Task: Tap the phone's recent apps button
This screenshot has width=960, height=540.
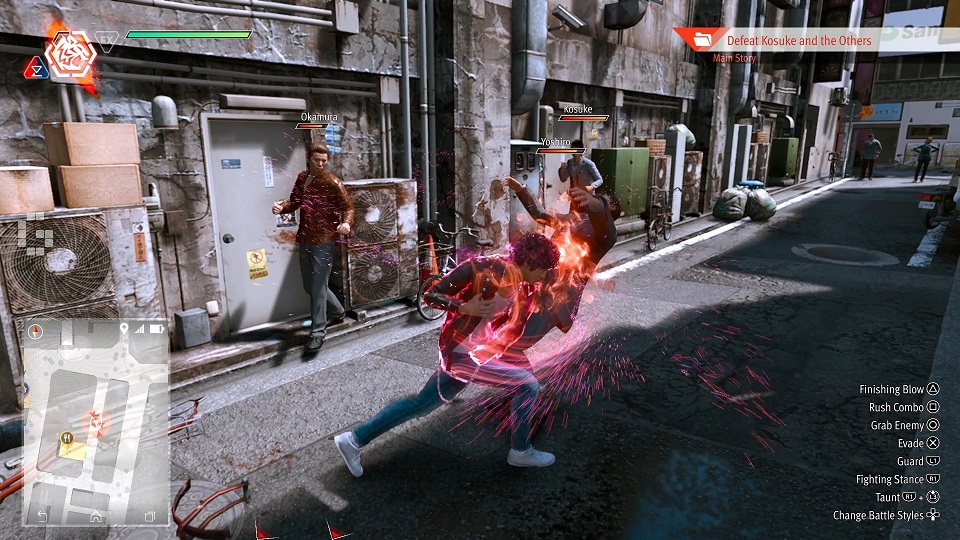Action: (x=149, y=516)
